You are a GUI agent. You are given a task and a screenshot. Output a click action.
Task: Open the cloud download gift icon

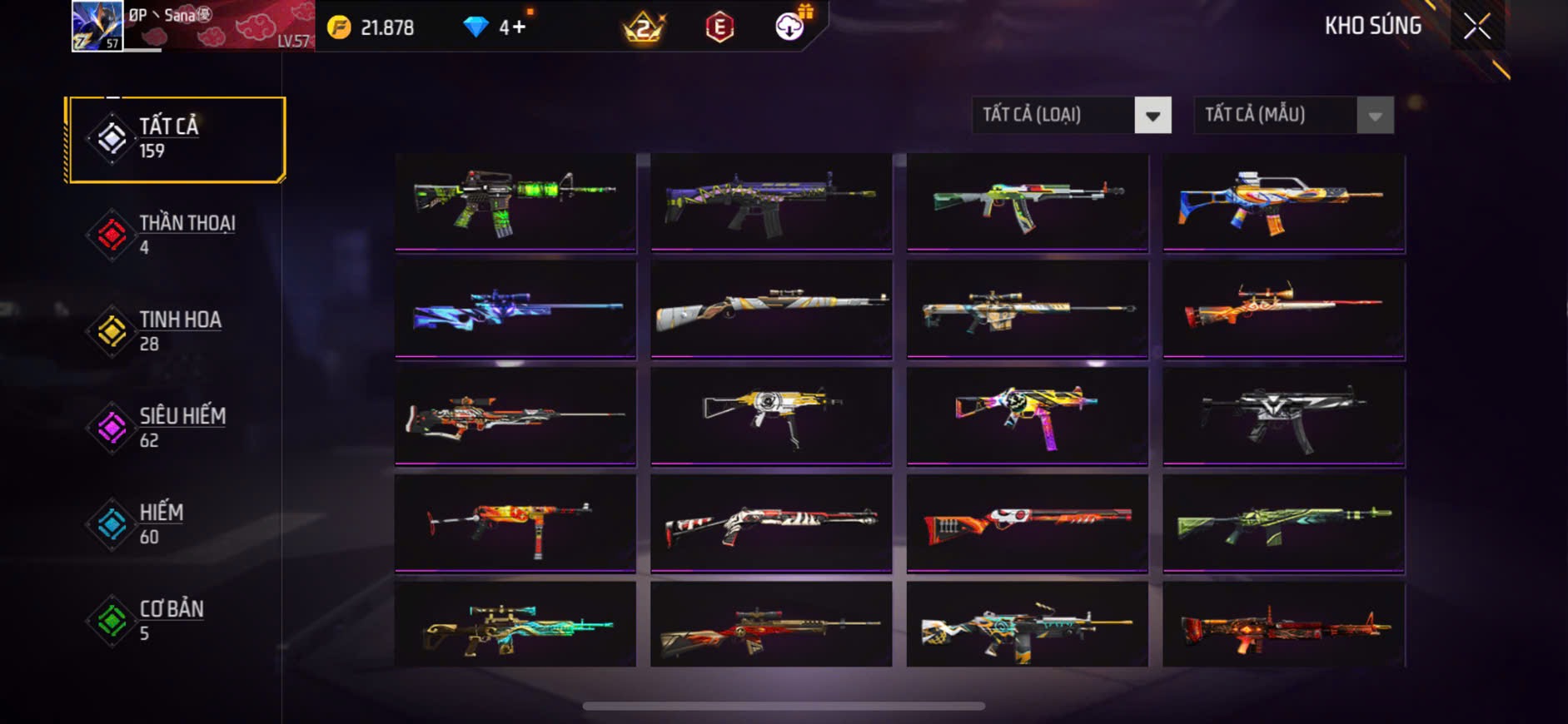789,27
